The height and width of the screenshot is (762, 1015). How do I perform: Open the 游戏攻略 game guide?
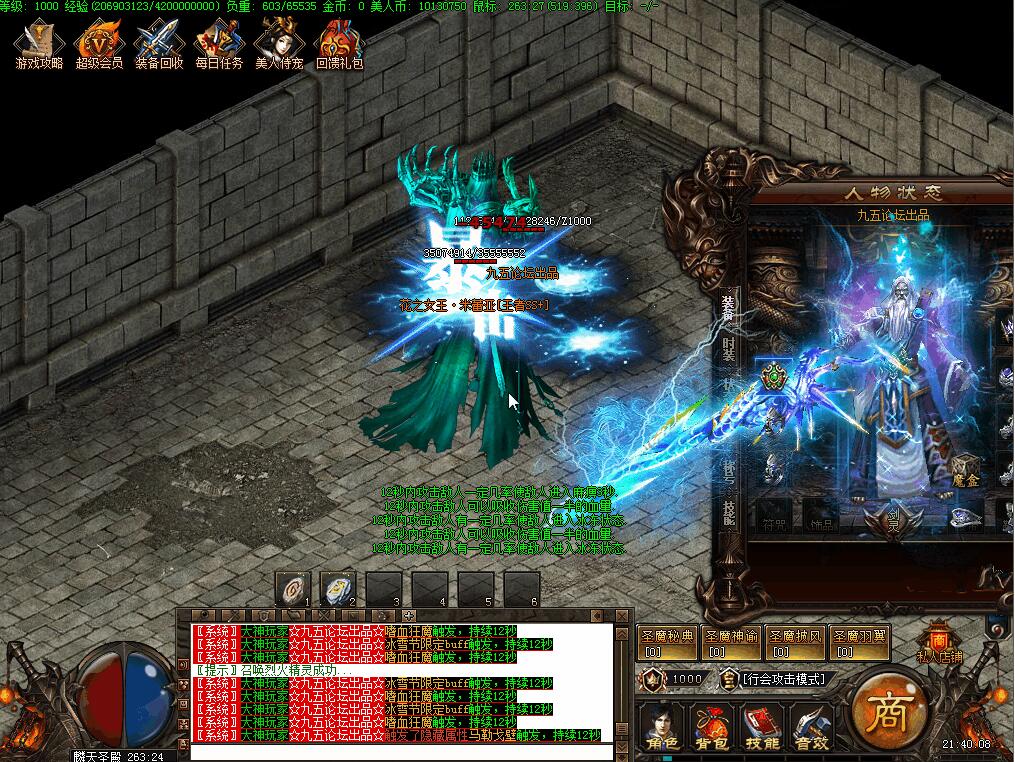coord(39,45)
